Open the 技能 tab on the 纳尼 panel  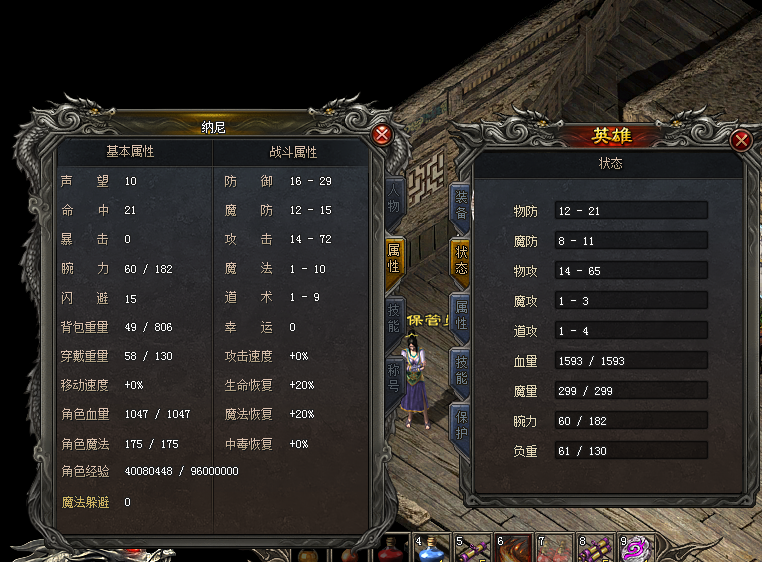pyautogui.click(x=394, y=318)
